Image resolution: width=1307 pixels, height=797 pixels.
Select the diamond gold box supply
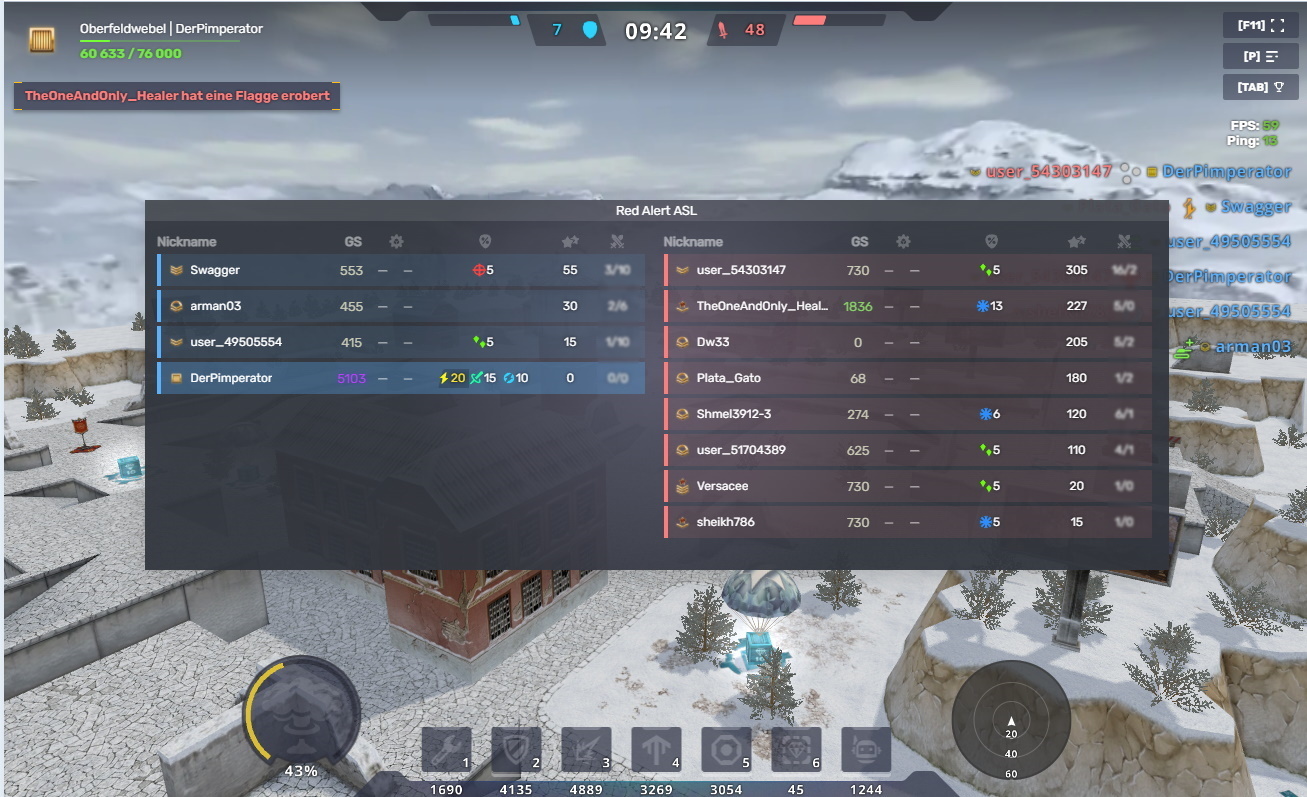pos(796,750)
